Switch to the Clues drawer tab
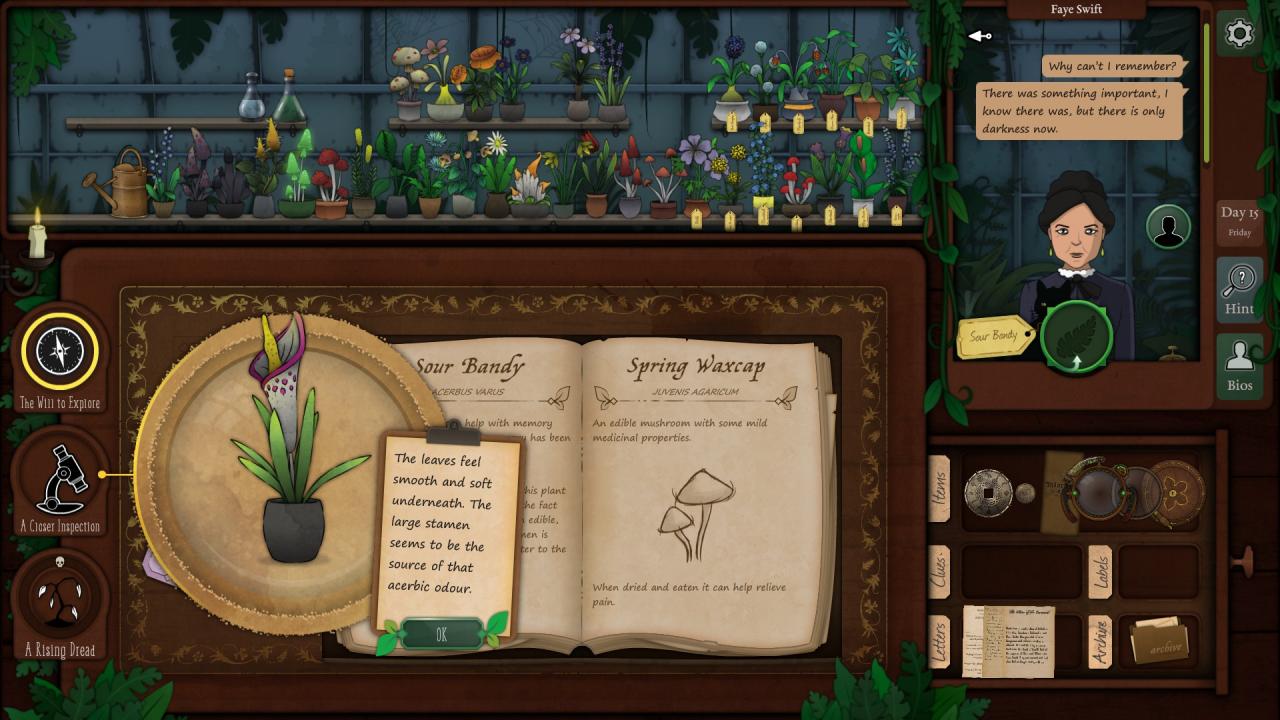This screenshot has height=720, width=1280. coord(939,571)
